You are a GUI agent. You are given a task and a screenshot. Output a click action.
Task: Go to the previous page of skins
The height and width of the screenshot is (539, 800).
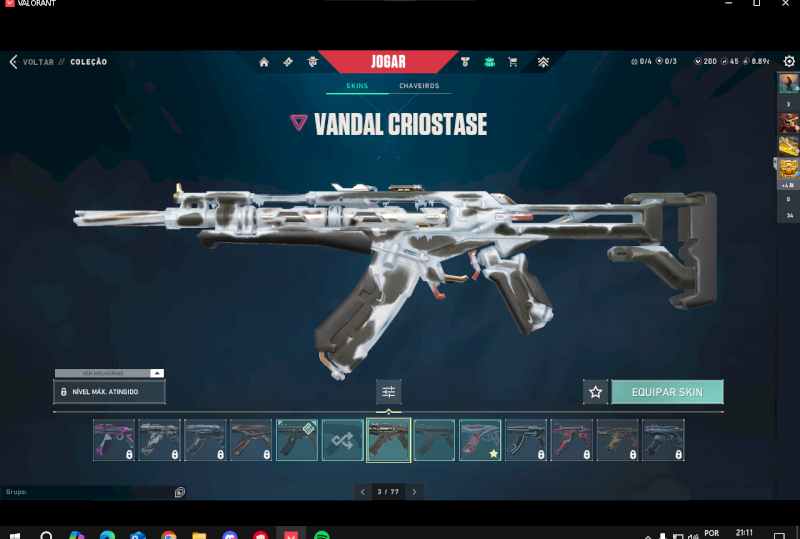362,491
